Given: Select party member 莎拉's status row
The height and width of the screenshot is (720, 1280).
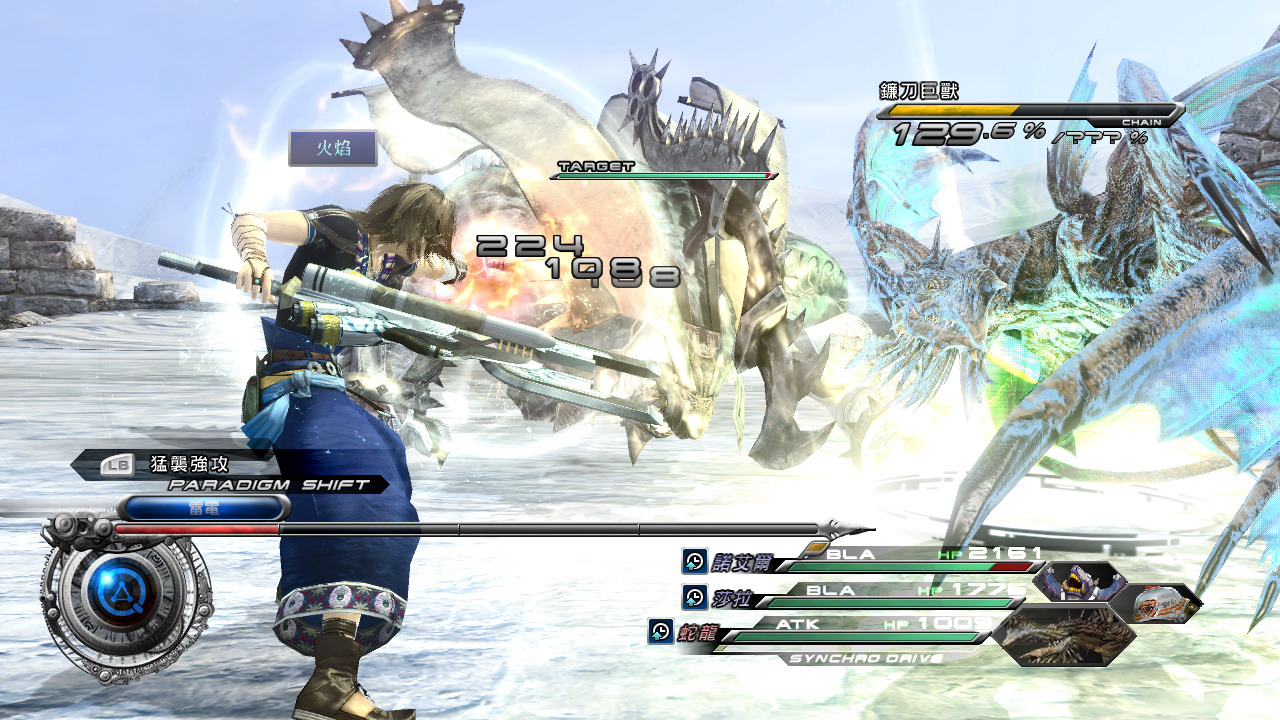Looking at the screenshot, I should point(870,597).
